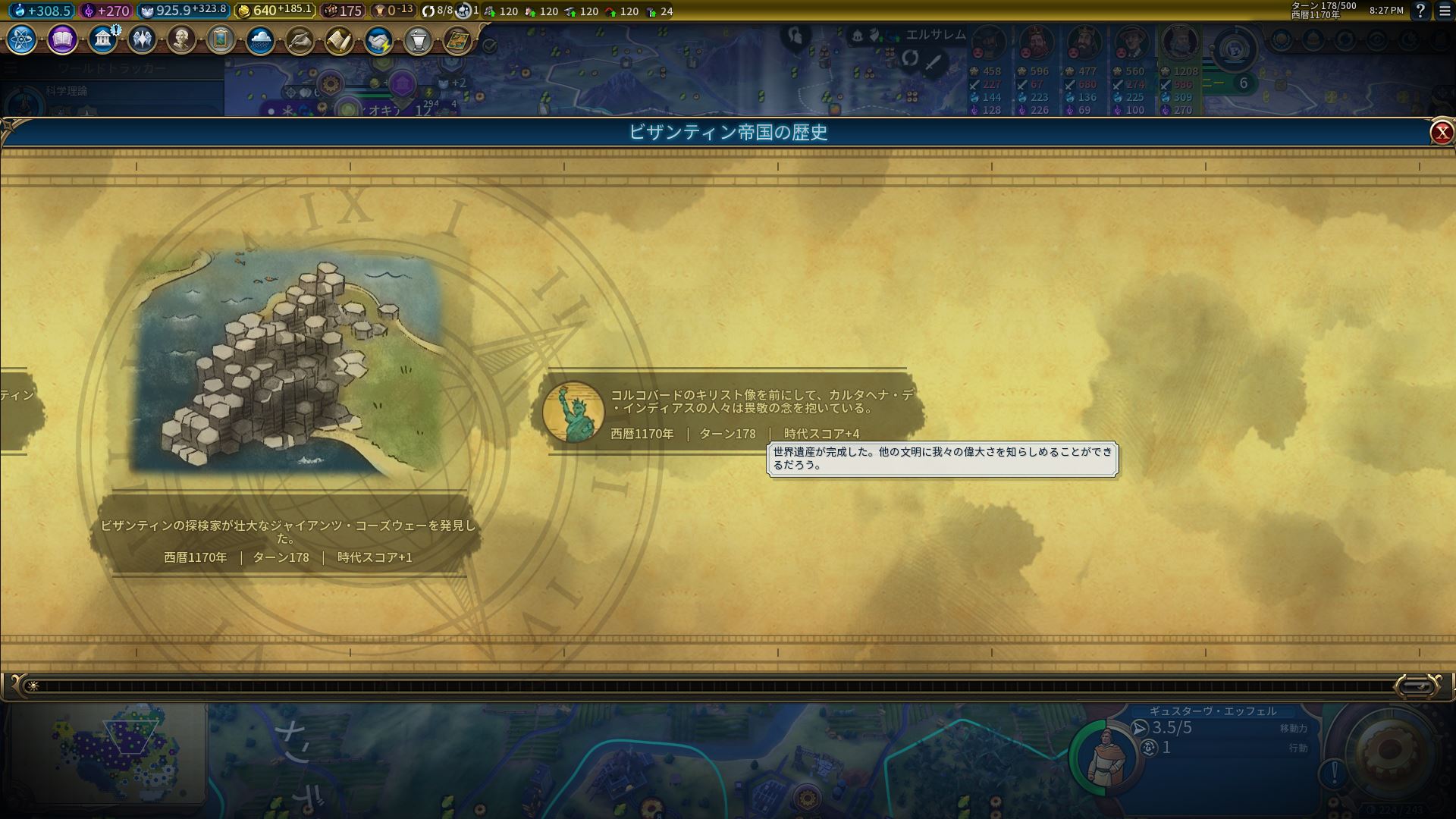
Task: View the Great People screen
Action: [x=180, y=42]
